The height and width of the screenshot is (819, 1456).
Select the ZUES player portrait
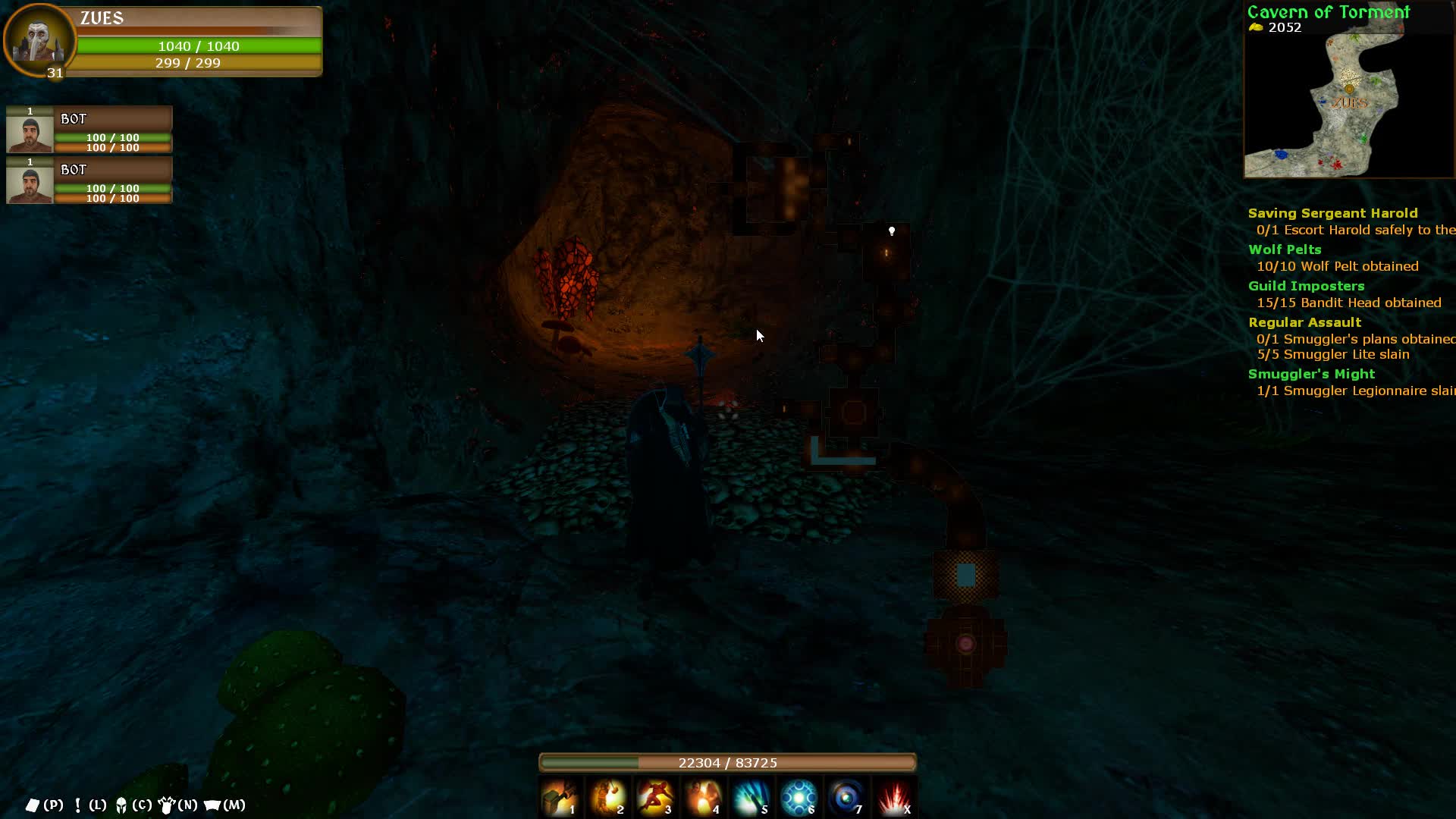coord(38,39)
